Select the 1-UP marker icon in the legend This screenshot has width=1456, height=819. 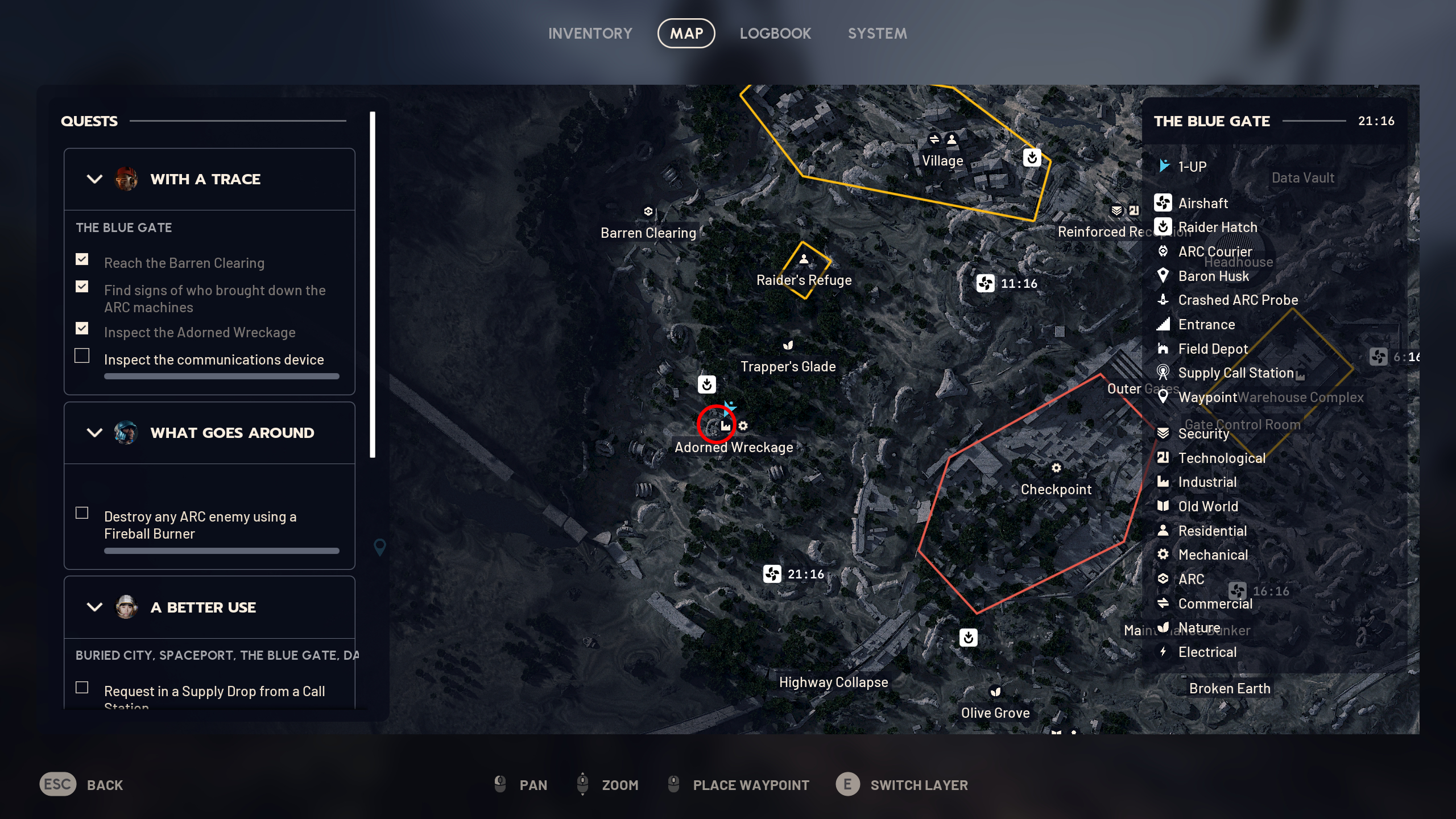click(x=1164, y=166)
